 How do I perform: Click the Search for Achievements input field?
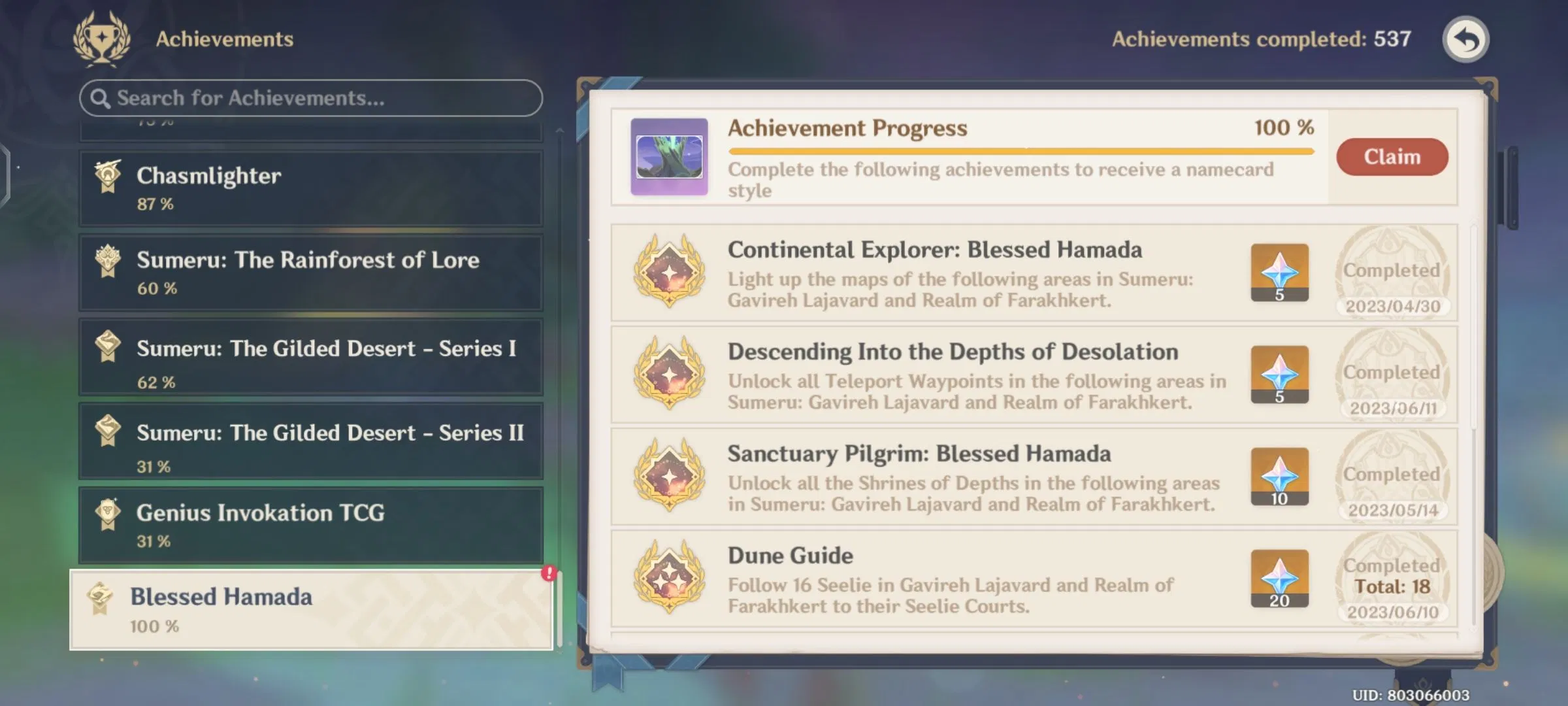point(310,98)
